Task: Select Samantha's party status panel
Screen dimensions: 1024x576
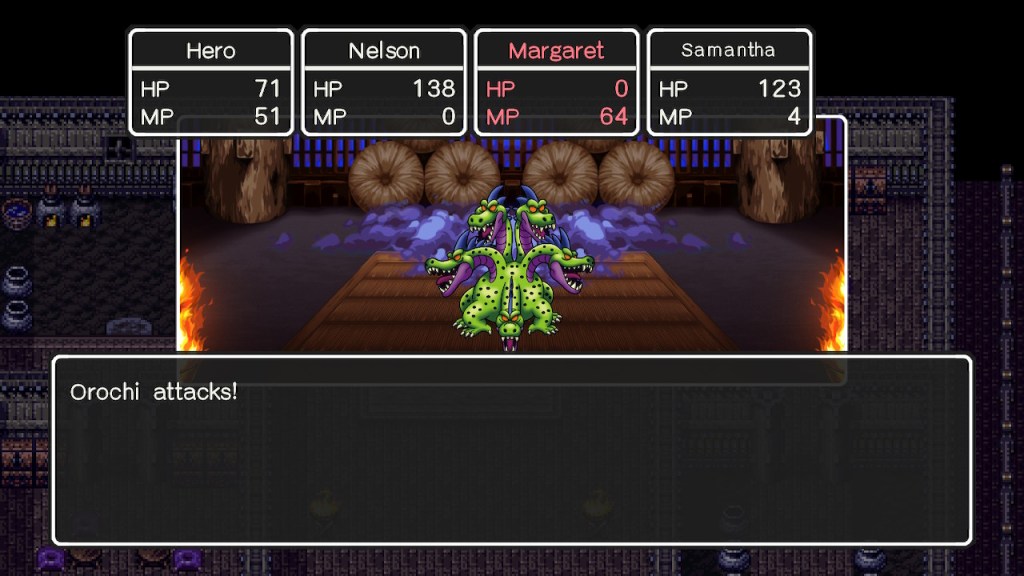Action: (729, 82)
